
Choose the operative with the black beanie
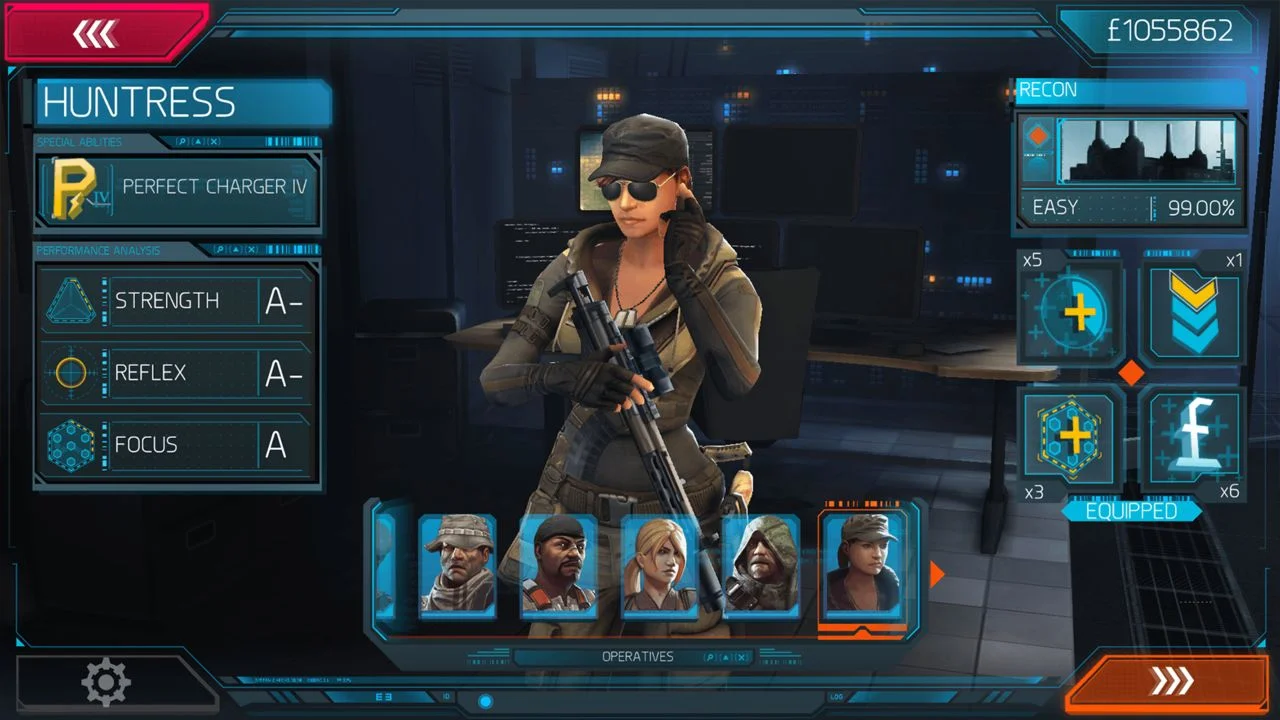click(x=558, y=565)
